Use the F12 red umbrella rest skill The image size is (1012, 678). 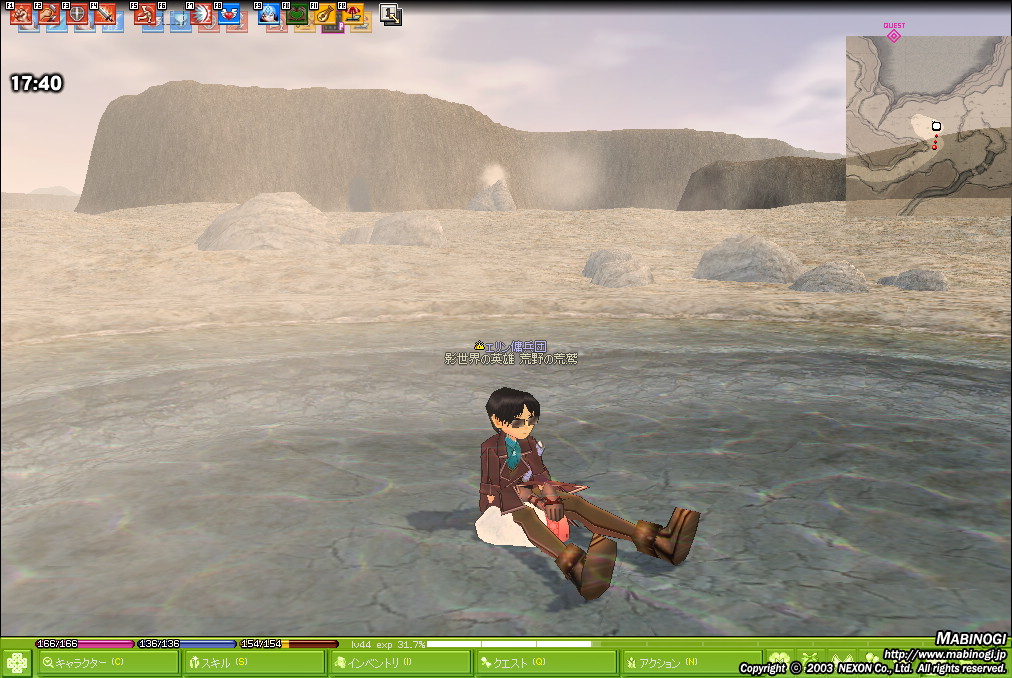click(353, 14)
